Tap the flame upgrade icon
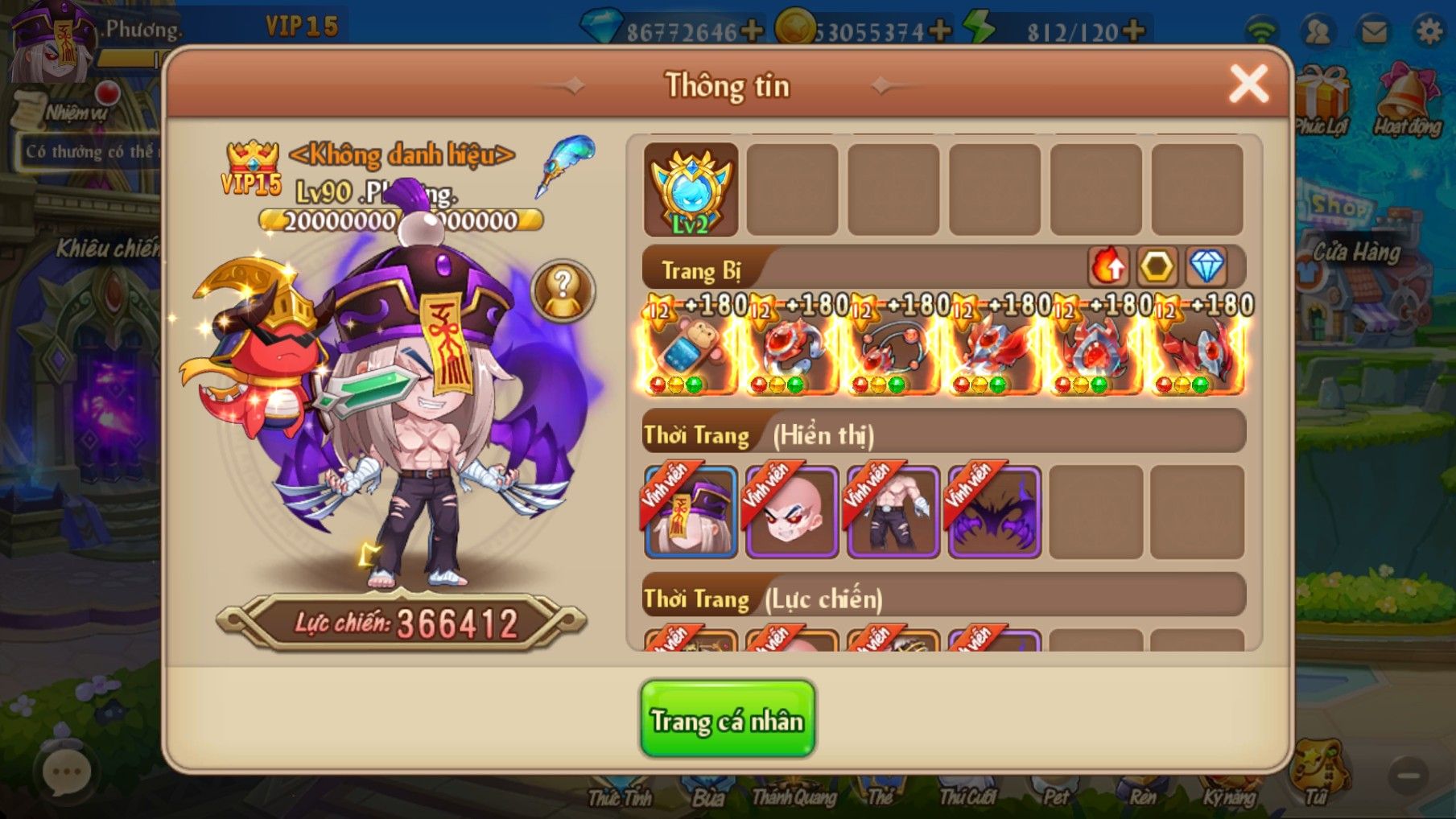The height and width of the screenshot is (819, 1456). coord(1108,266)
